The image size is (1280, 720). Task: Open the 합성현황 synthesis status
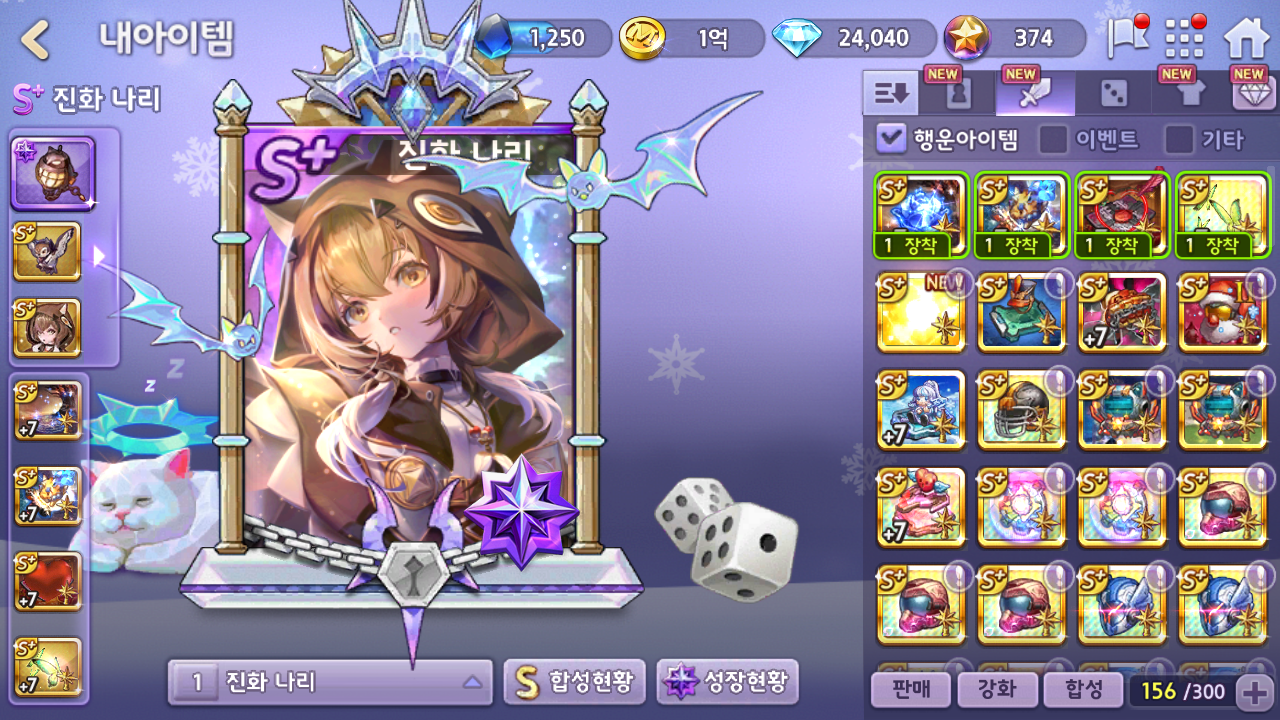pyautogui.click(x=575, y=682)
